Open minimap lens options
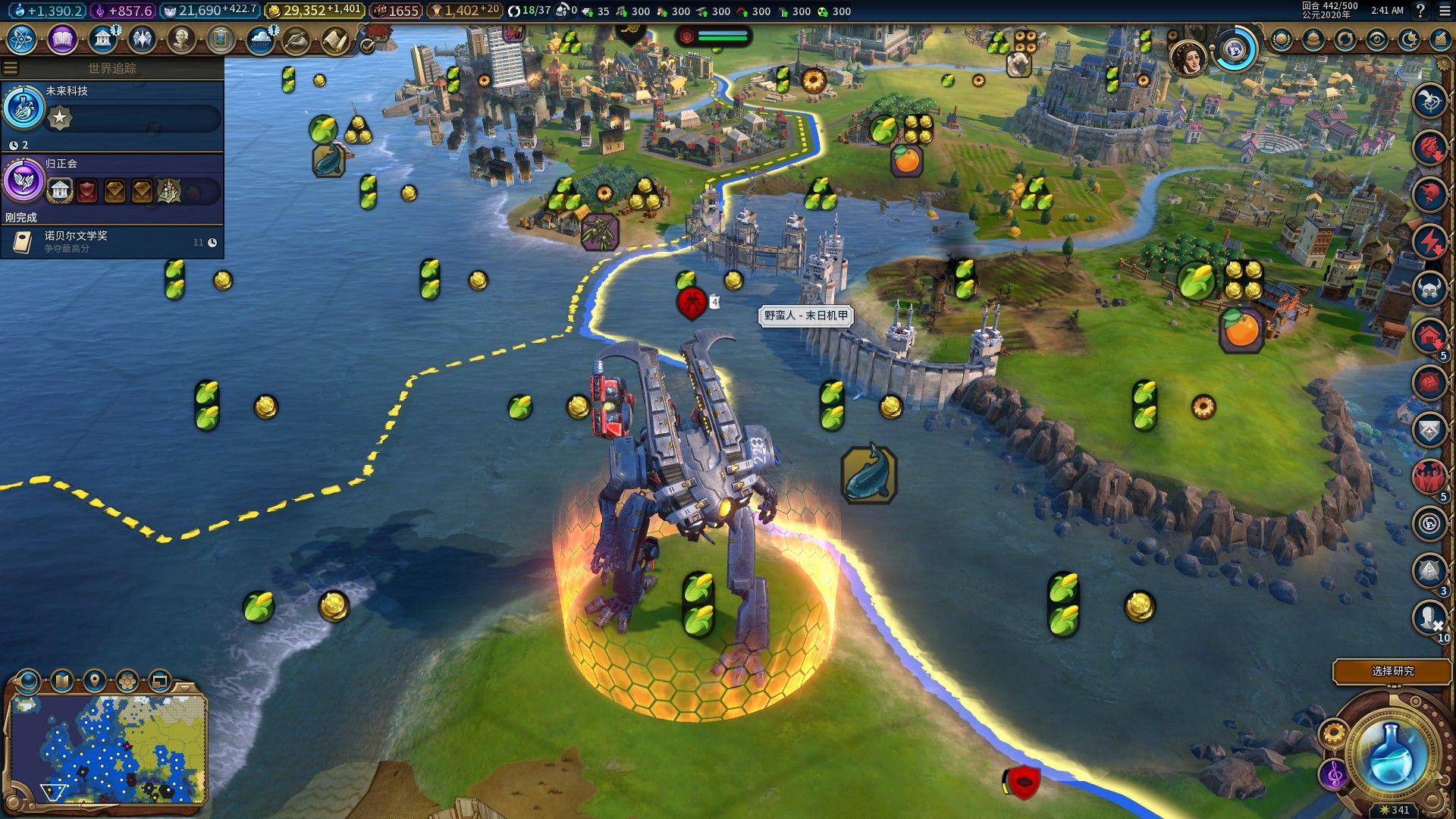The image size is (1456, 819). coord(62,680)
